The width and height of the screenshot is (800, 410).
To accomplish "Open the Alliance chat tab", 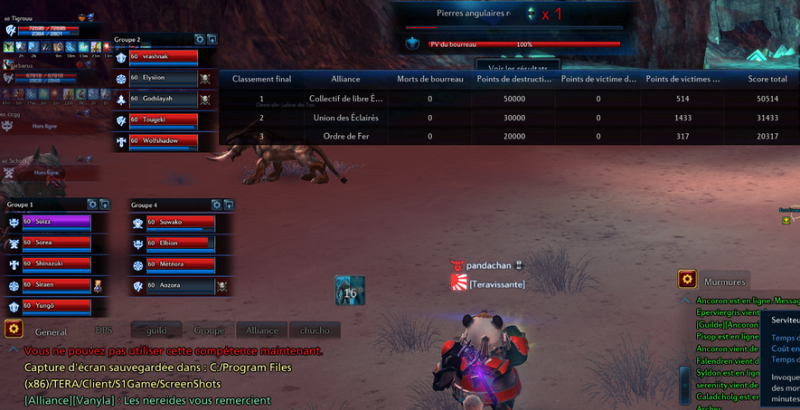I will [x=262, y=330].
